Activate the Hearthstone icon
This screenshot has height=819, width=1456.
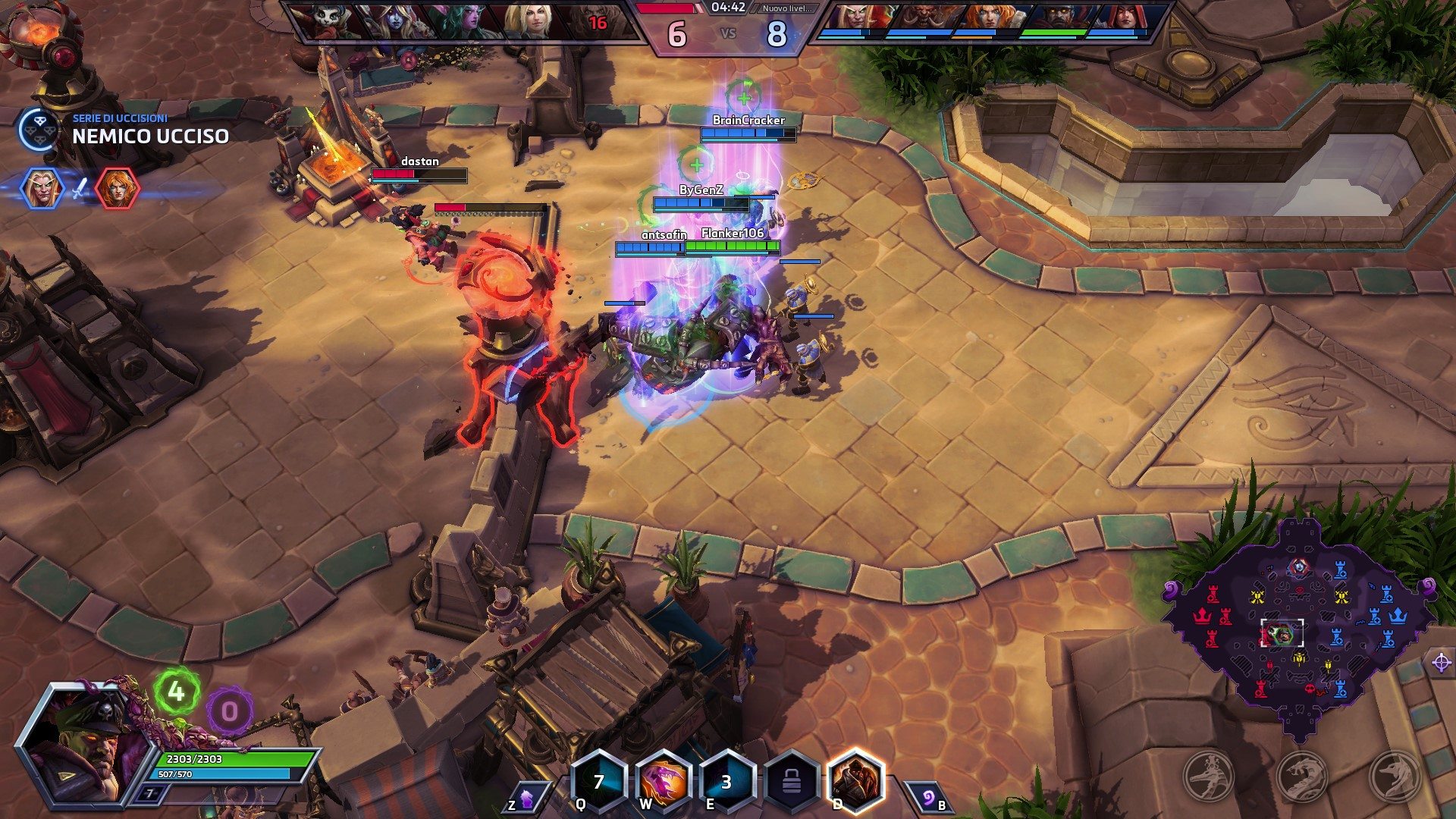click(928, 798)
